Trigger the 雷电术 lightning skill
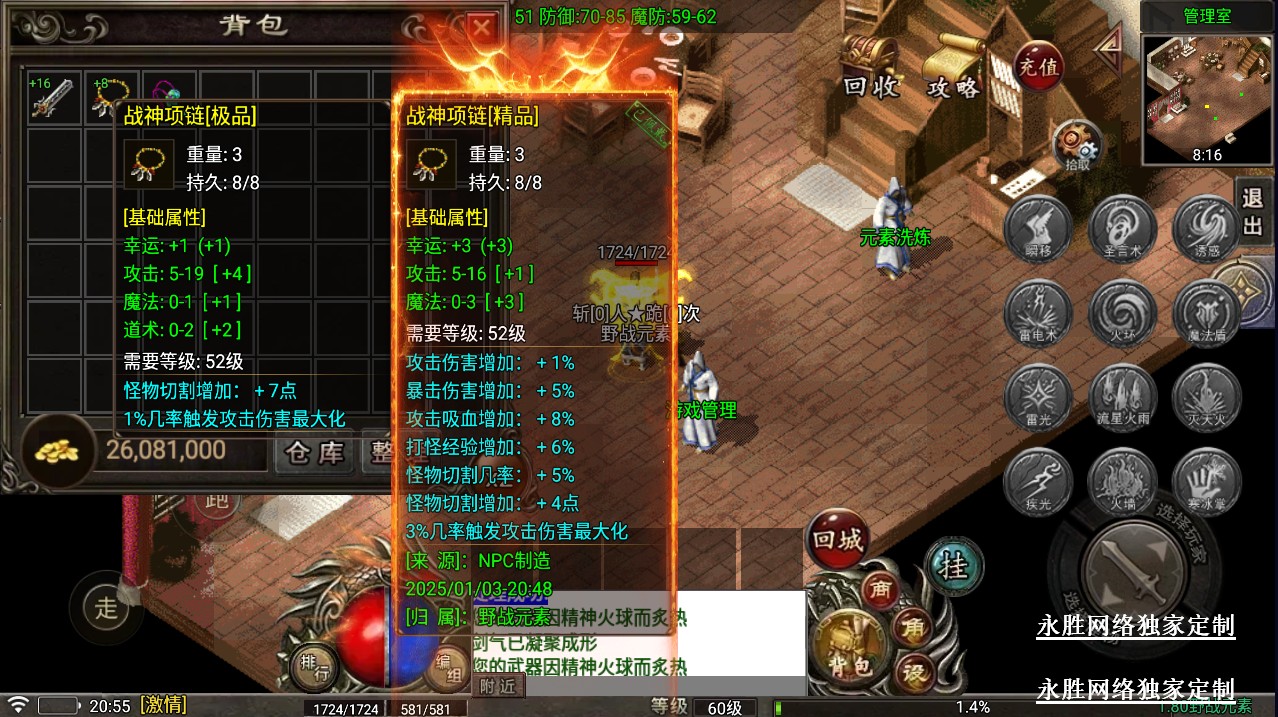 1038,312
